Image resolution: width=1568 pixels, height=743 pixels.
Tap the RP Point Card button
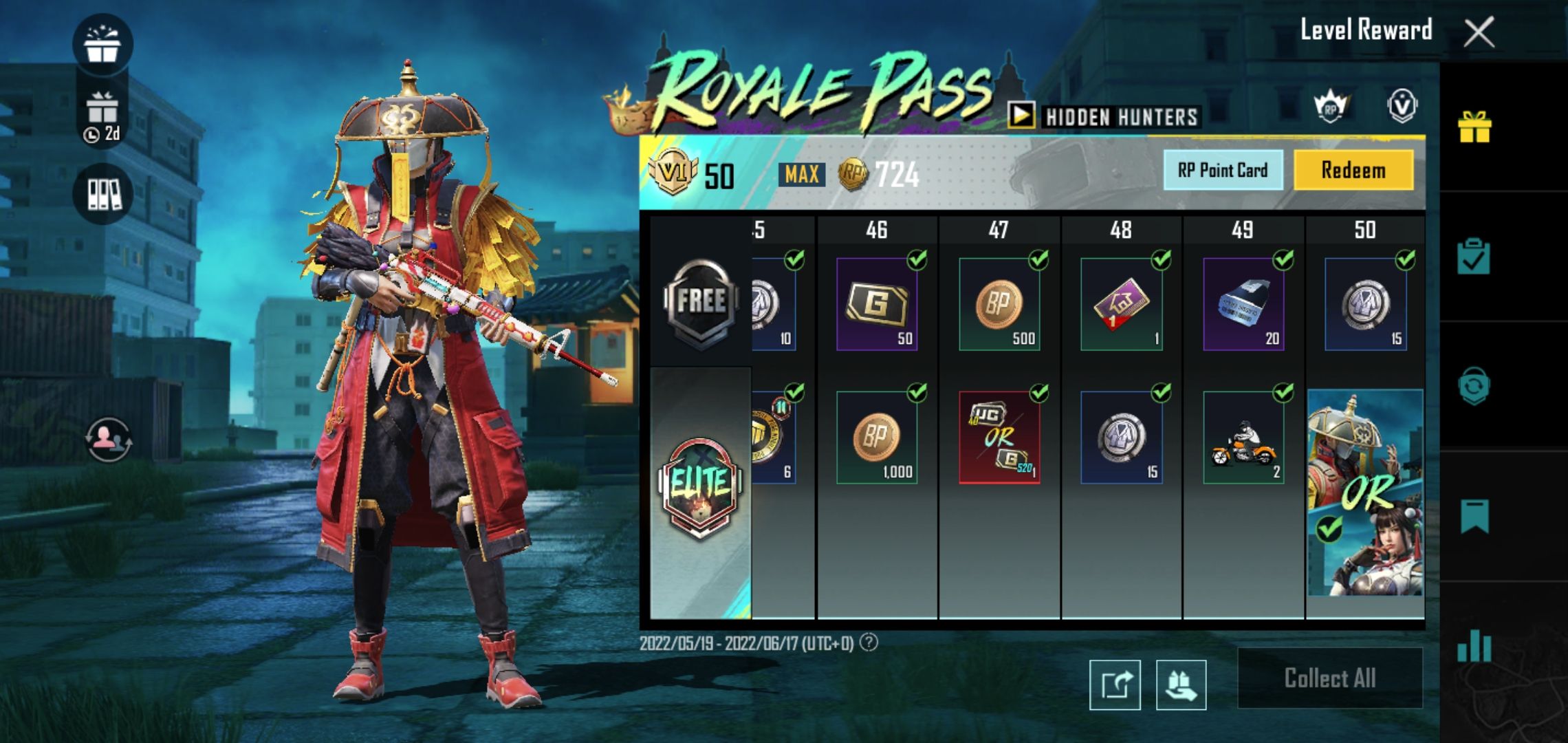(x=1221, y=170)
